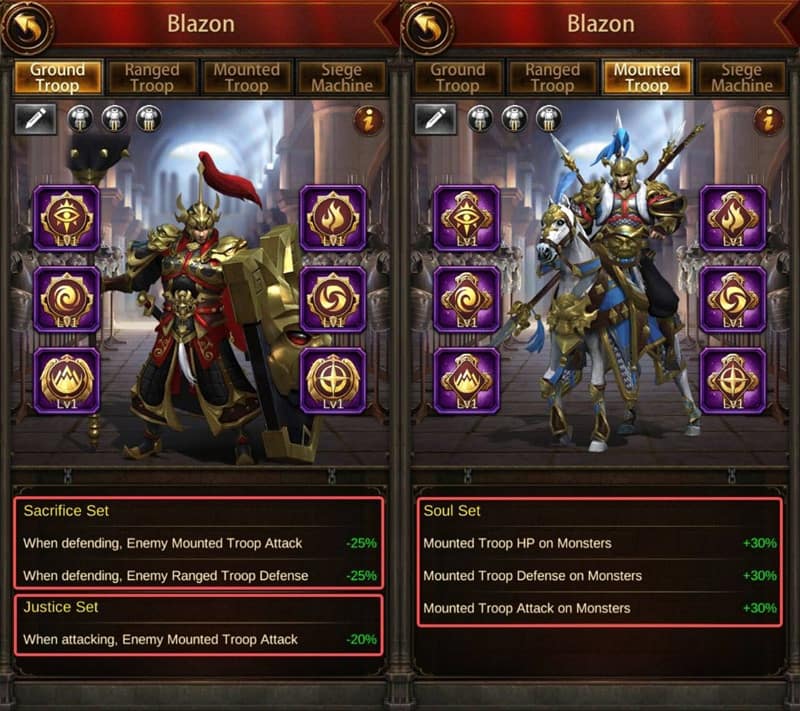Select the eye blazon beside the horse rider
The height and width of the screenshot is (711, 800).
[466, 217]
